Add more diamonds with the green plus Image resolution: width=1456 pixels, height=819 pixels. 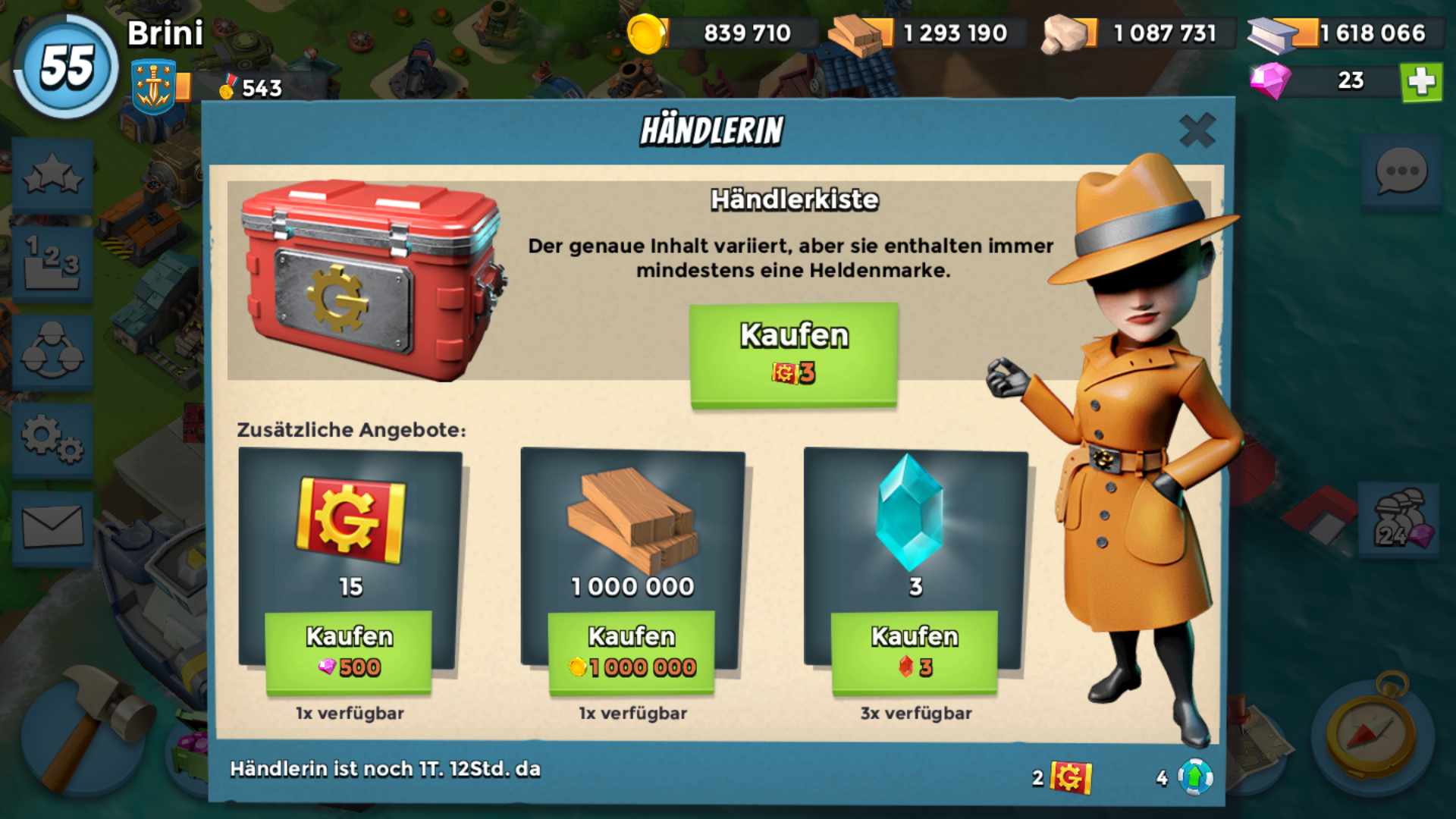tap(1421, 81)
